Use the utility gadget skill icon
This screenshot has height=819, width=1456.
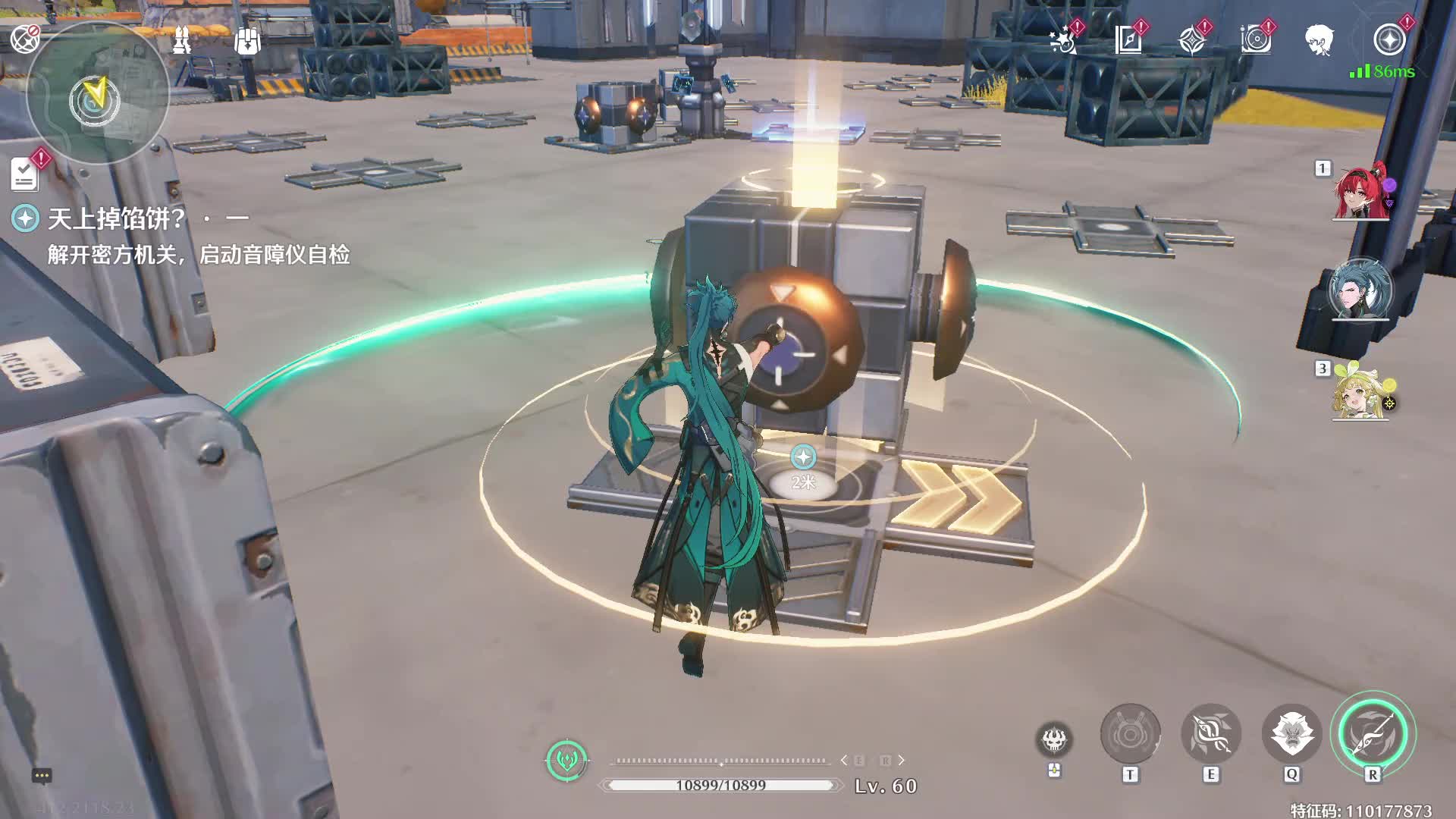coord(1130,734)
